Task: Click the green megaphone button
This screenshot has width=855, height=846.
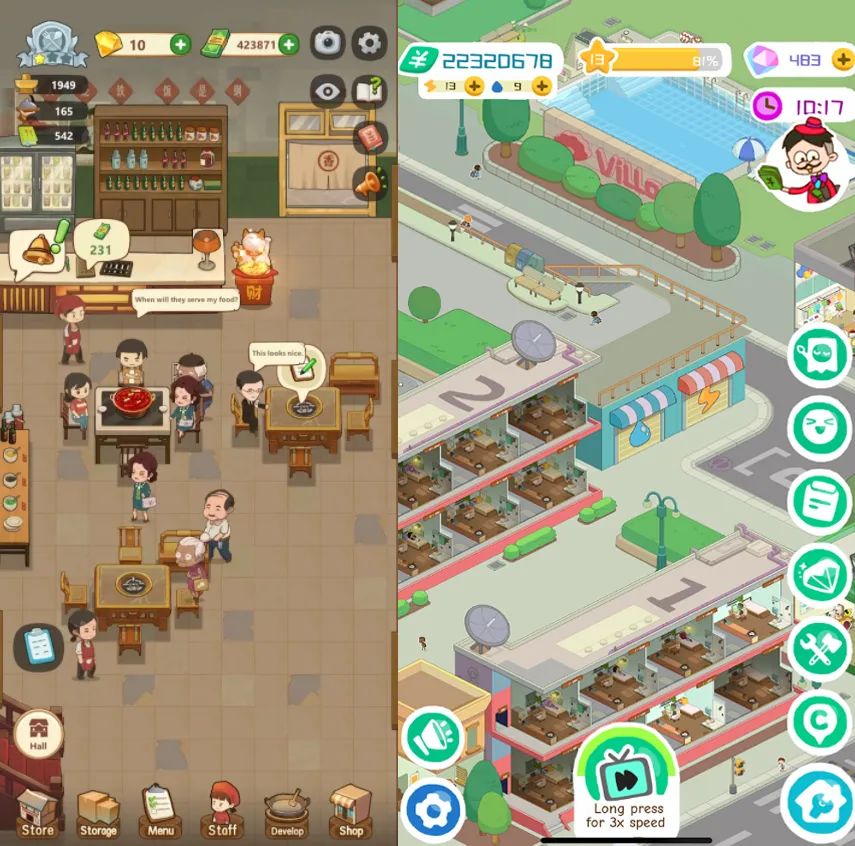Action: 431,737
